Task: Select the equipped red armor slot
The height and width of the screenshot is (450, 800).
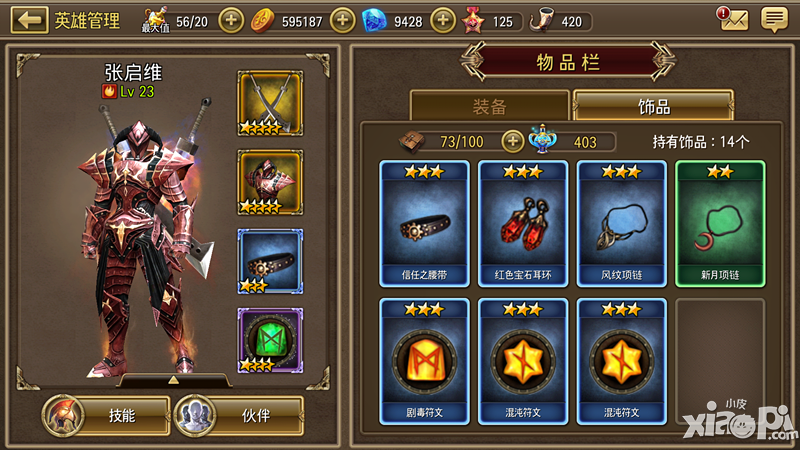Action: [x=270, y=183]
